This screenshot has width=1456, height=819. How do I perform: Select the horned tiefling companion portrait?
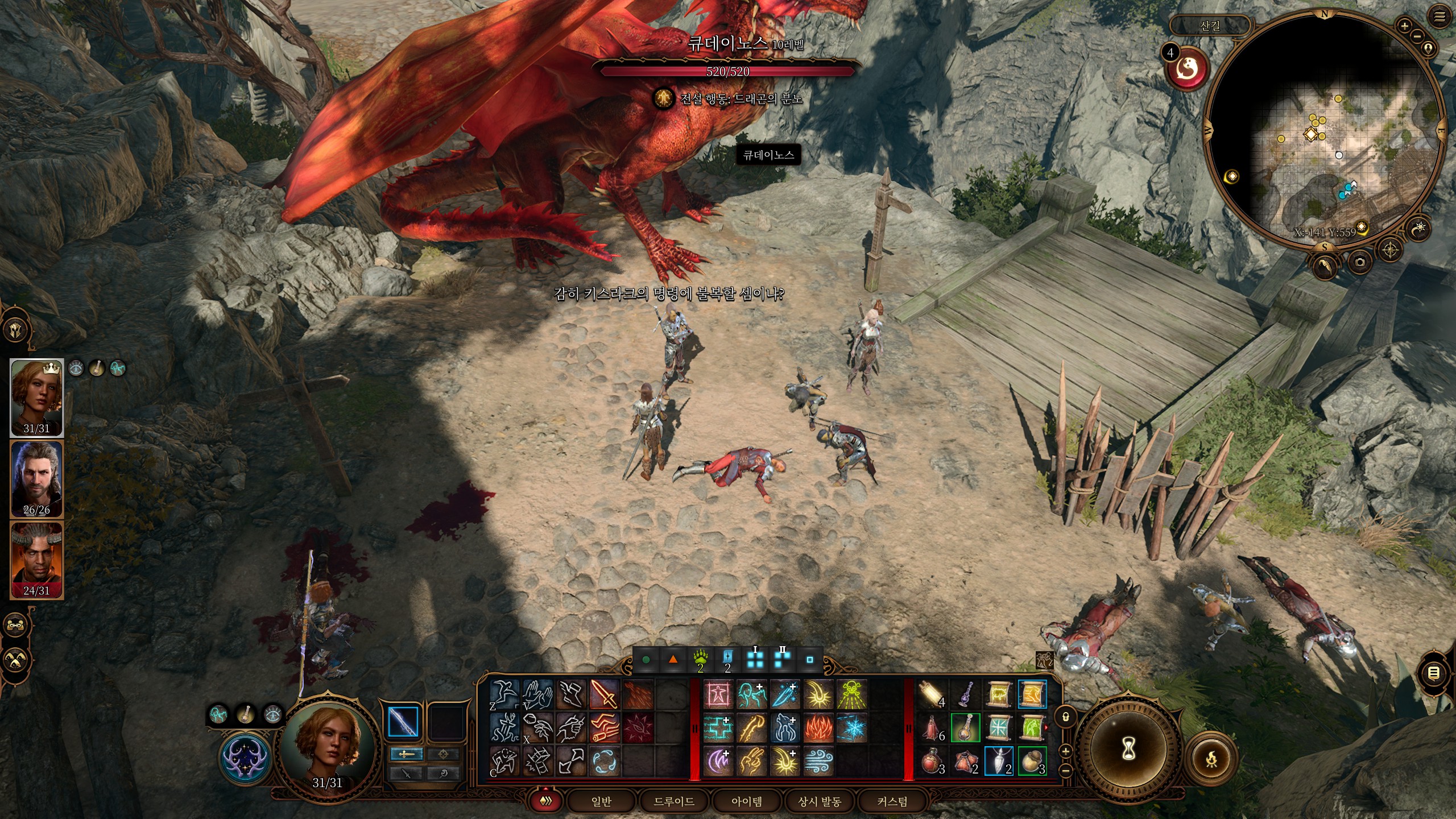click(37, 560)
